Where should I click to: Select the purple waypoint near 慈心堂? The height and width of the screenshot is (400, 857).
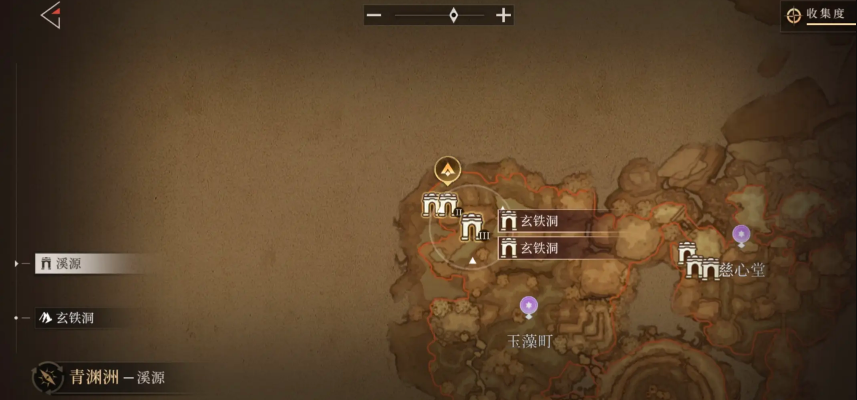[x=741, y=235]
